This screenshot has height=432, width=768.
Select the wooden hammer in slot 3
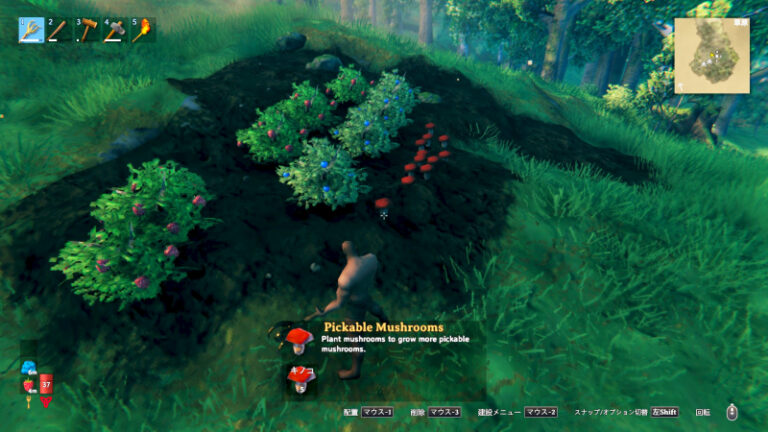(87, 30)
